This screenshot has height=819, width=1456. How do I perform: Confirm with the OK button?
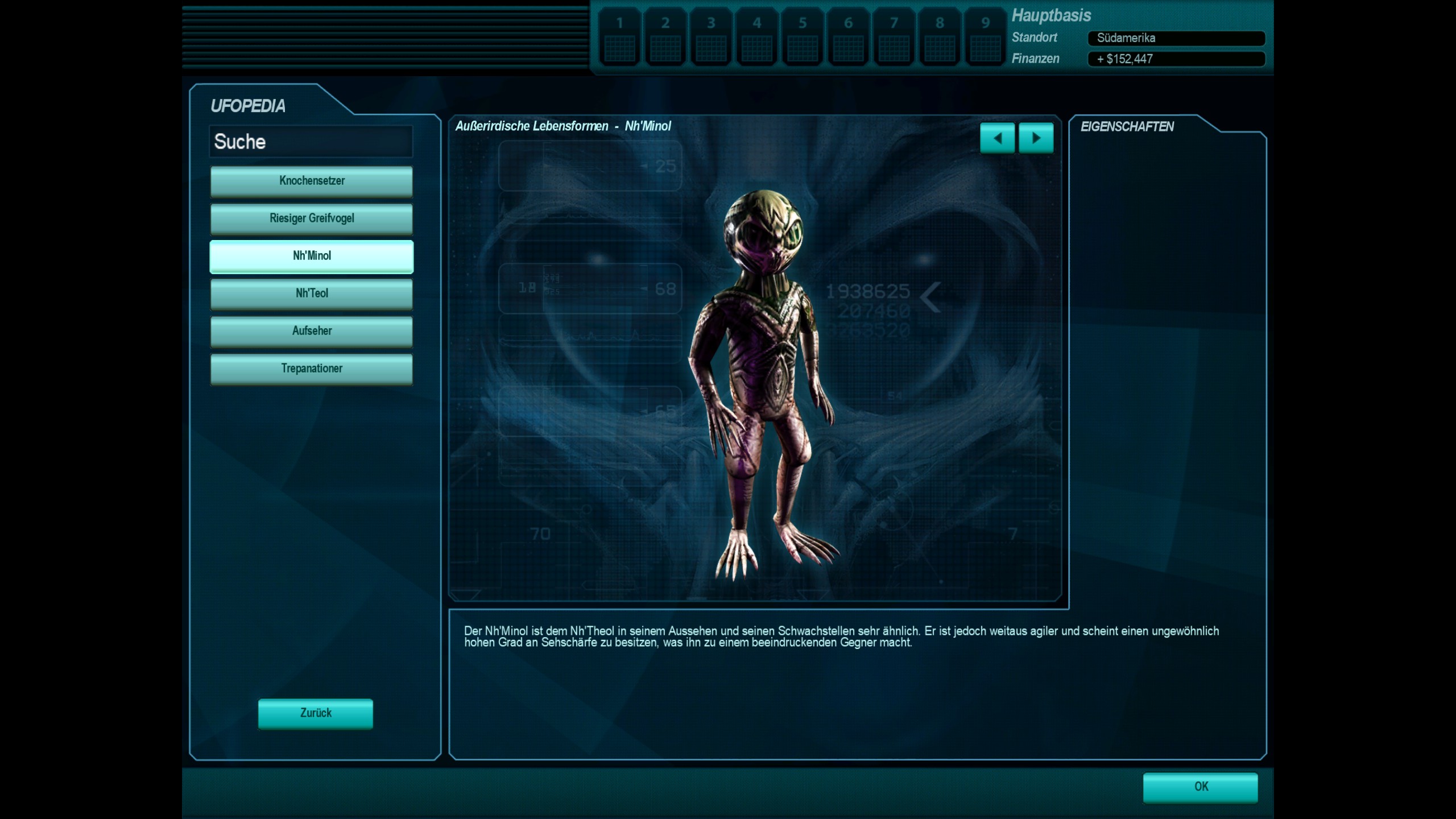[x=1201, y=787]
